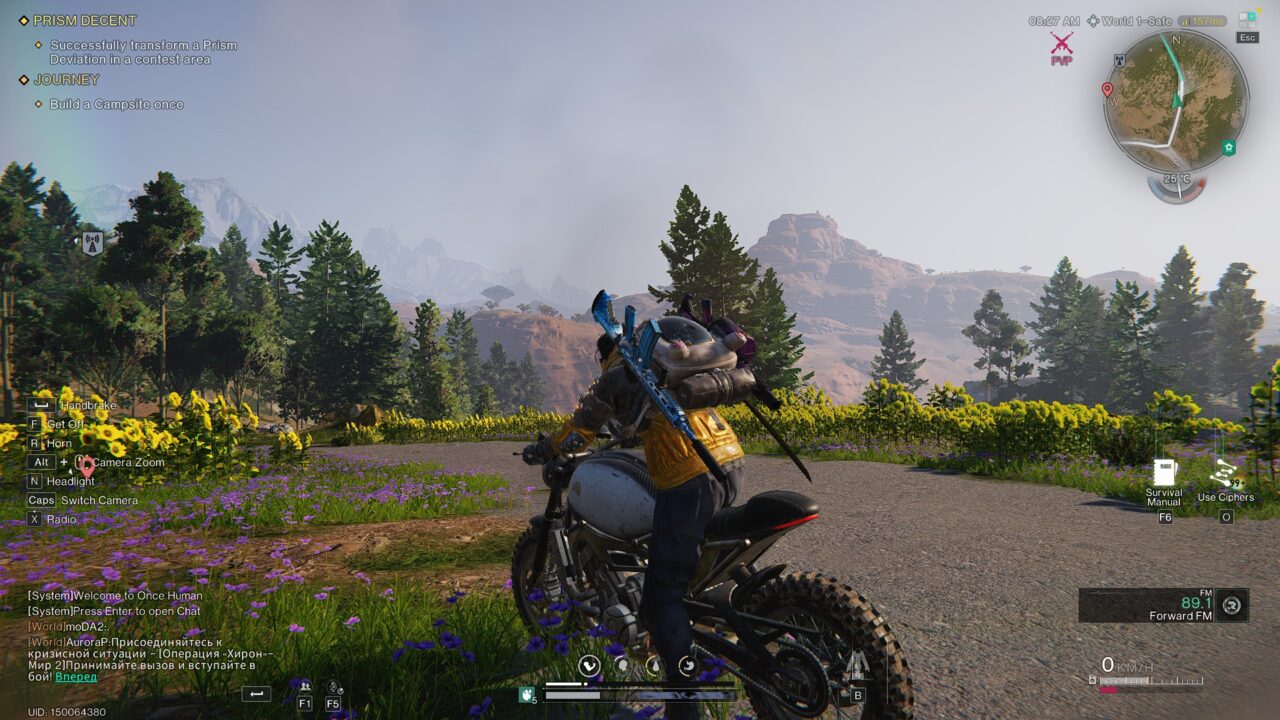Open the chat input enter-arrow button
Viewport: 1280px width, 720px height.
256,693
